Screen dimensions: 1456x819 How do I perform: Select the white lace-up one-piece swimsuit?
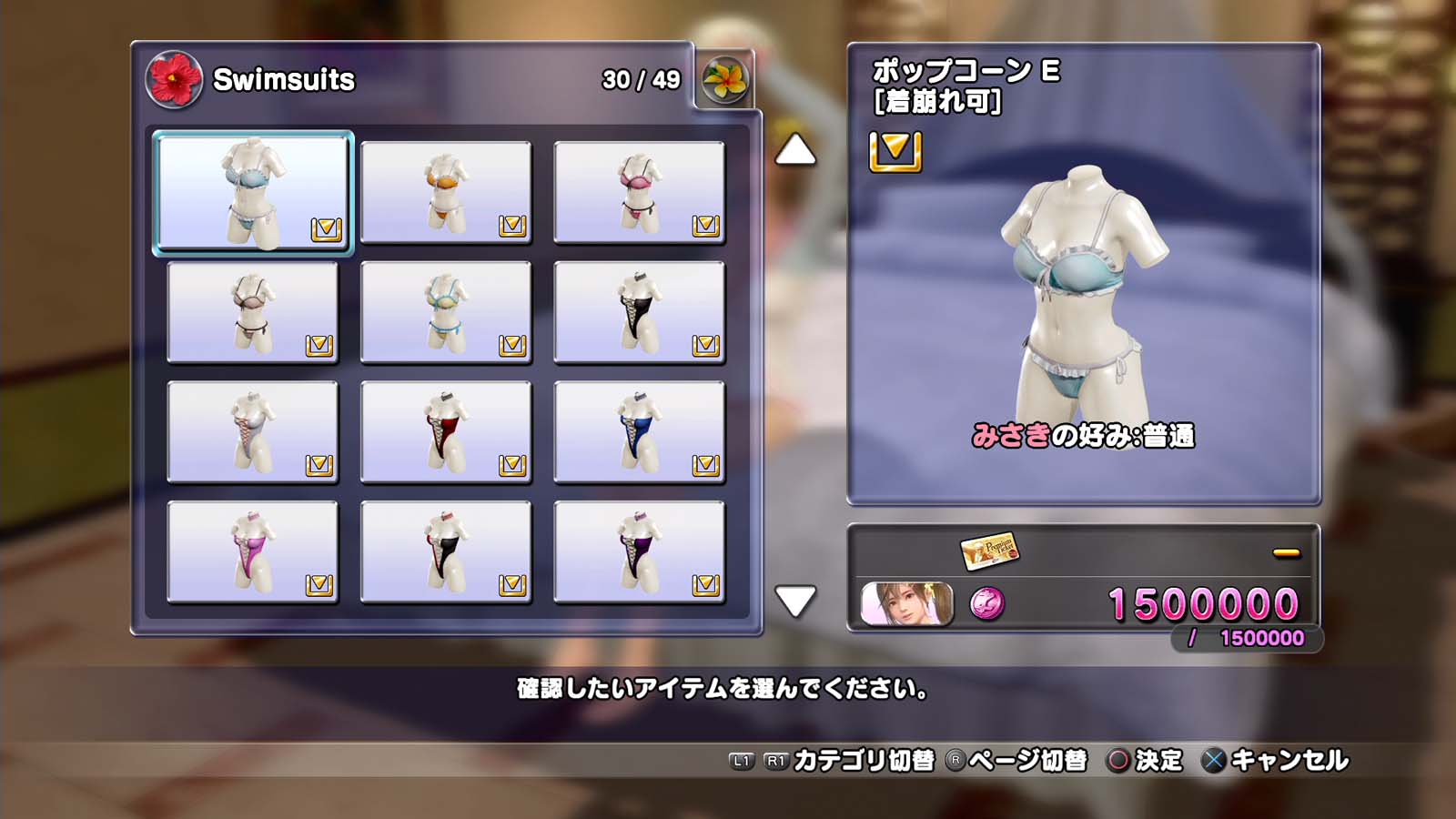coord(253,432)
